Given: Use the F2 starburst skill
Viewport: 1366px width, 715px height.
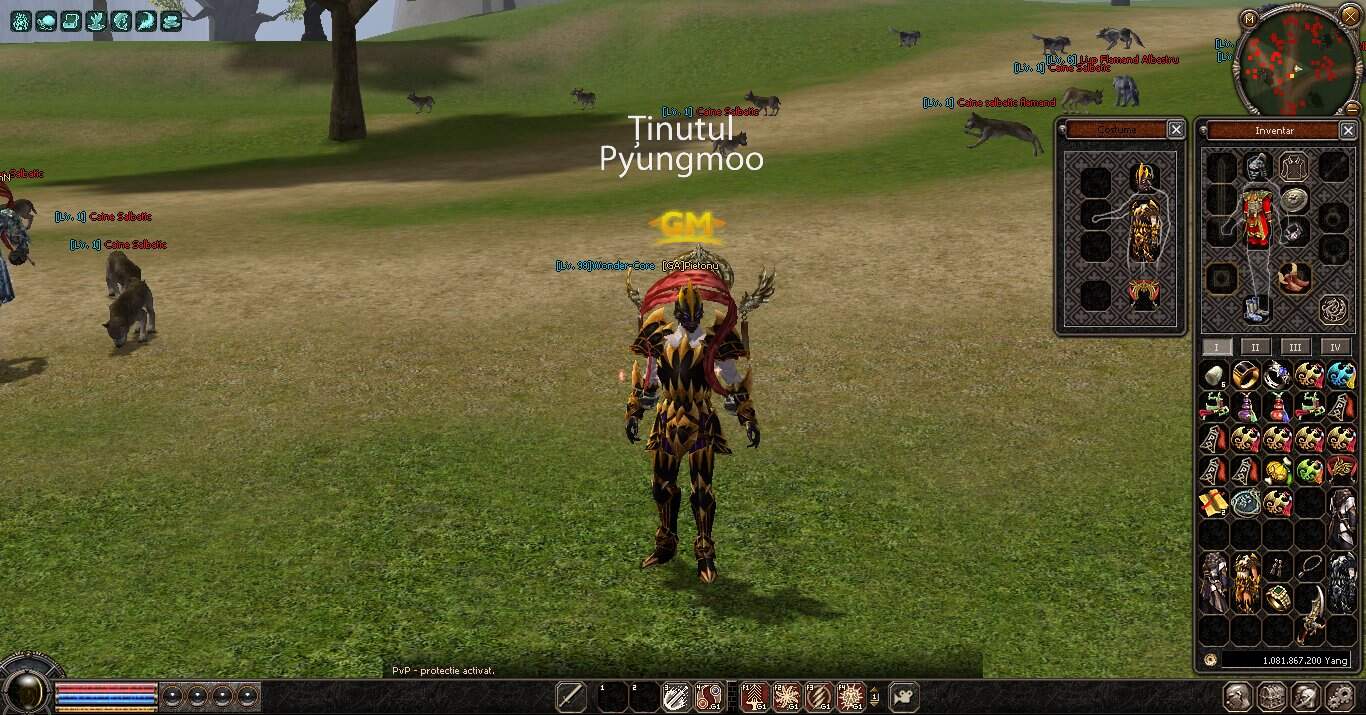Looking at the screenshot, I should (786, 696).
